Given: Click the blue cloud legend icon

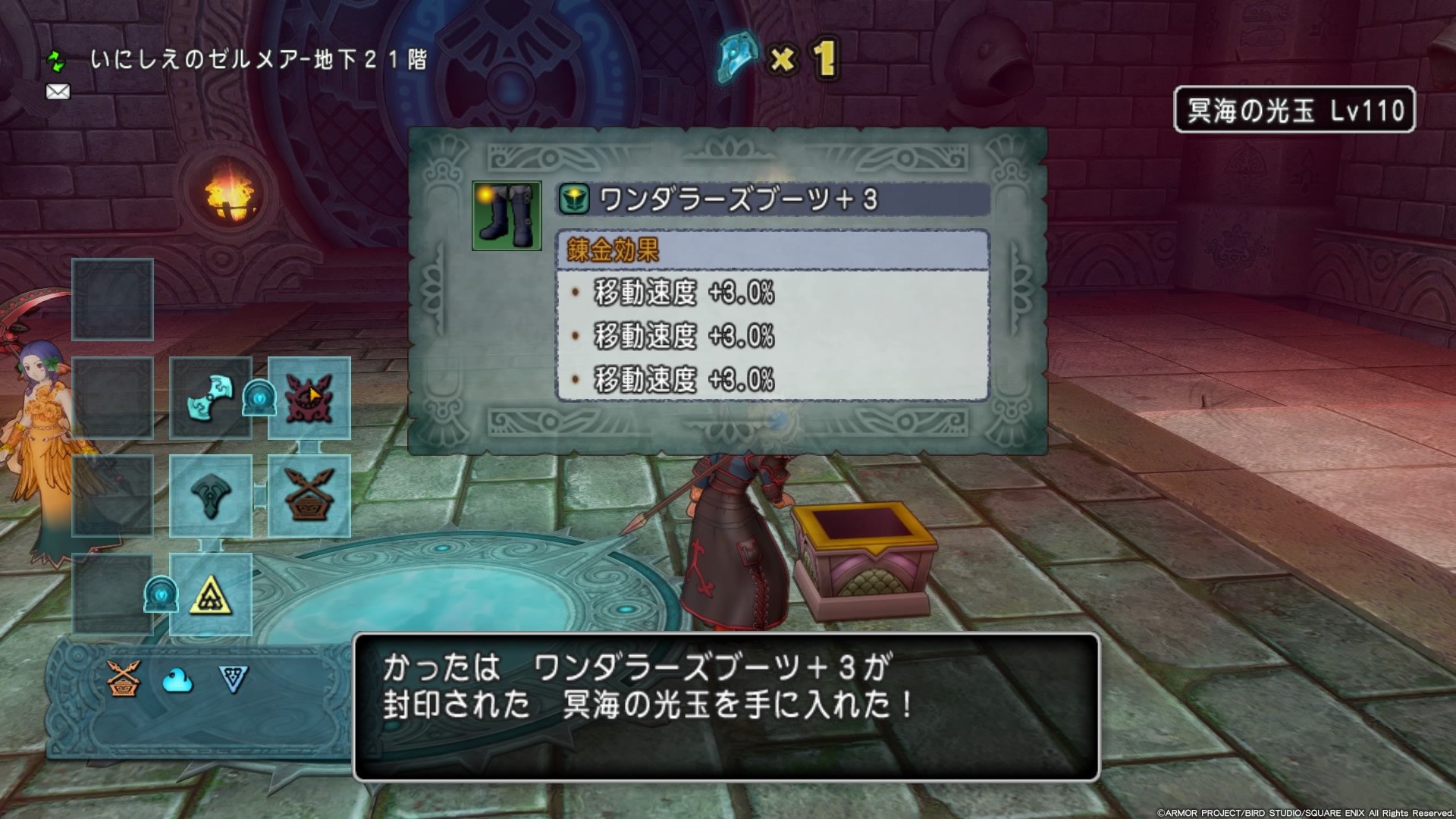Looking at the screenshot, I should (178, 680).
